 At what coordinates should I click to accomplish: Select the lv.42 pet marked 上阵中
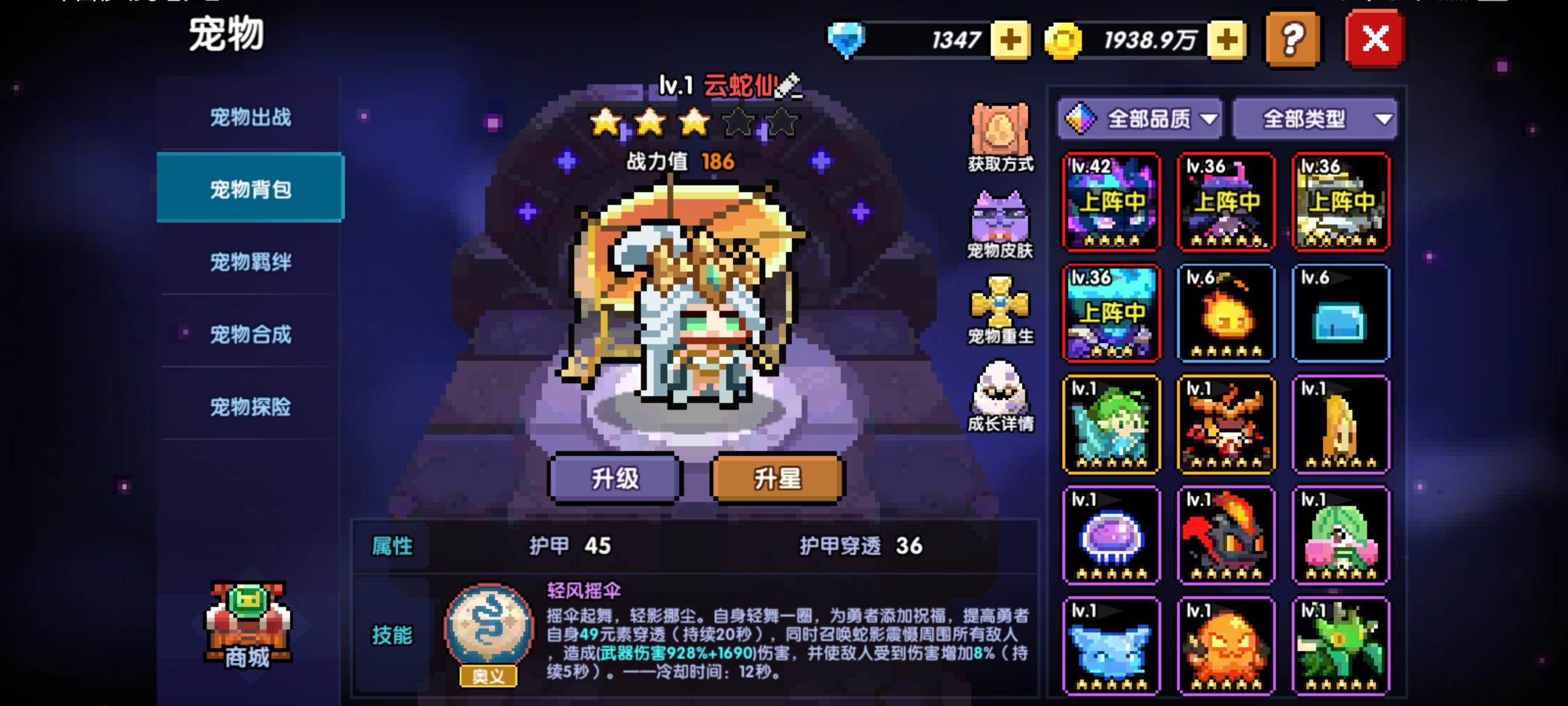click(1111, 203)
